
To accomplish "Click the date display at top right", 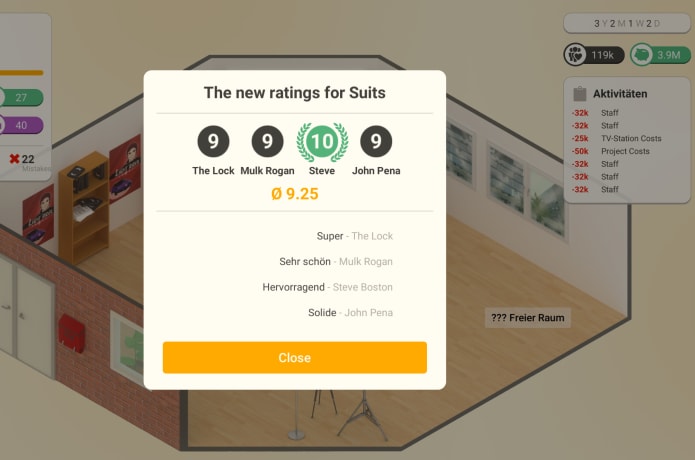I will 627,23.
